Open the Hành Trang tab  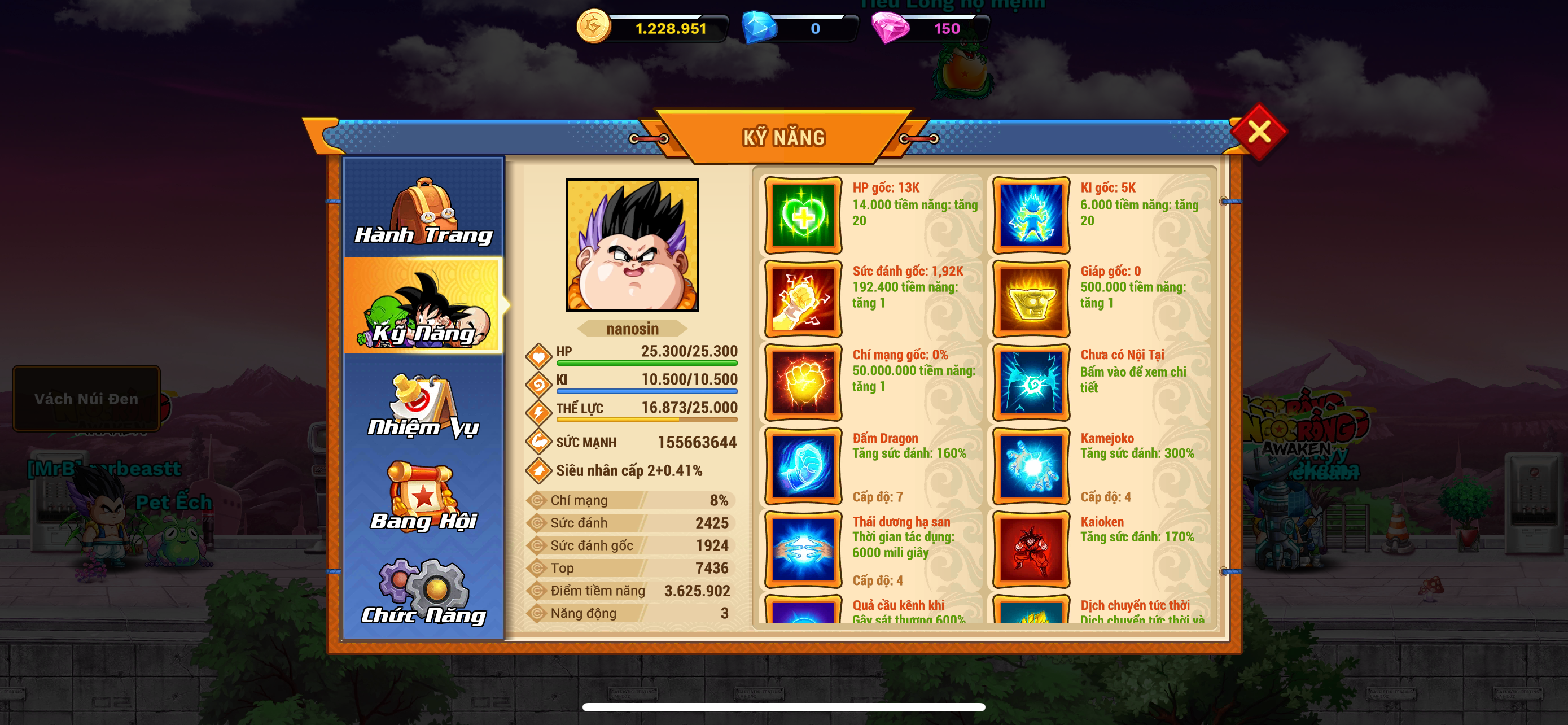coord(424,210)
